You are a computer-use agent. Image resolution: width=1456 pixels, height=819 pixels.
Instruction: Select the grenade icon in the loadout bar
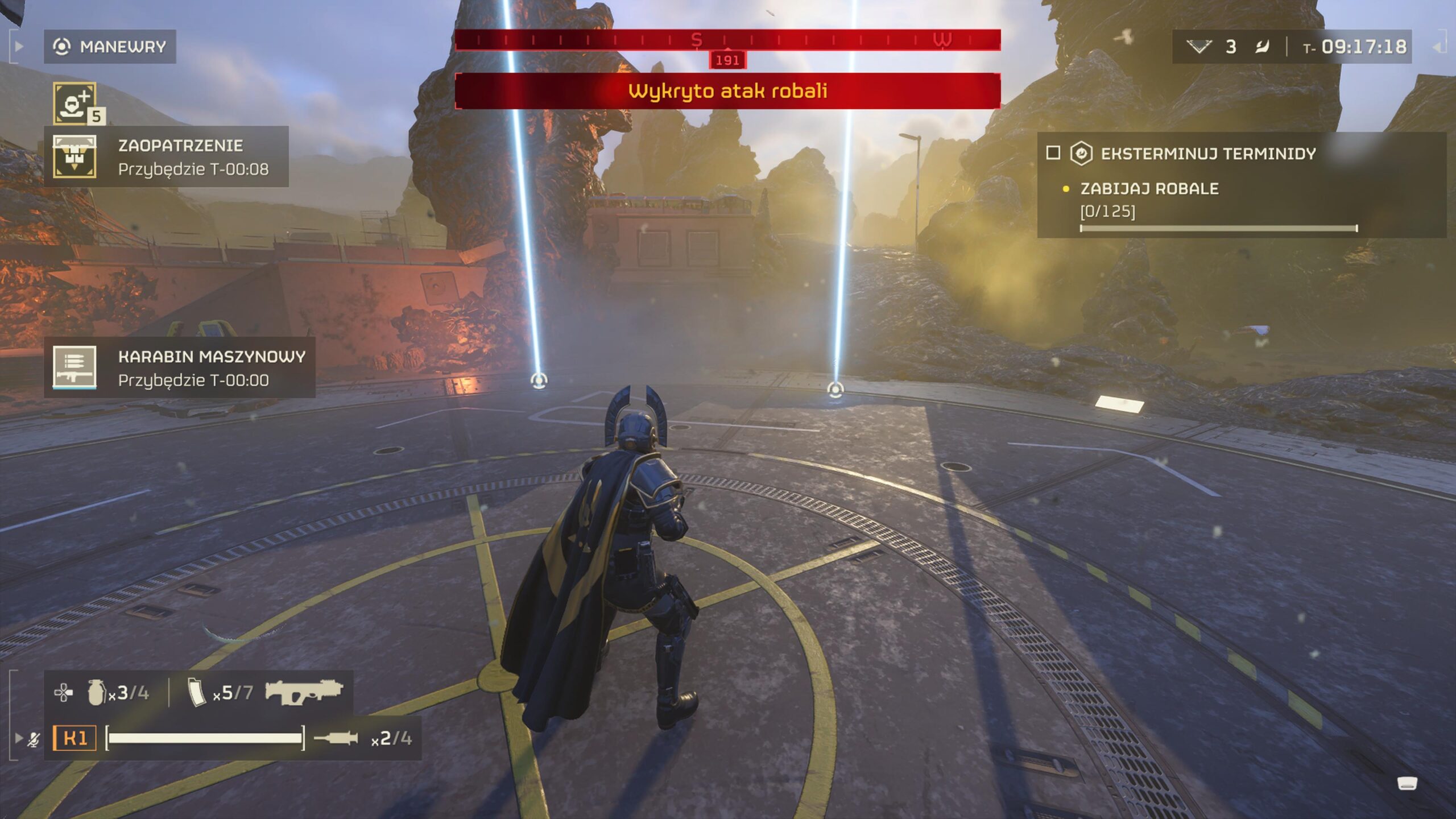(96, 693)
